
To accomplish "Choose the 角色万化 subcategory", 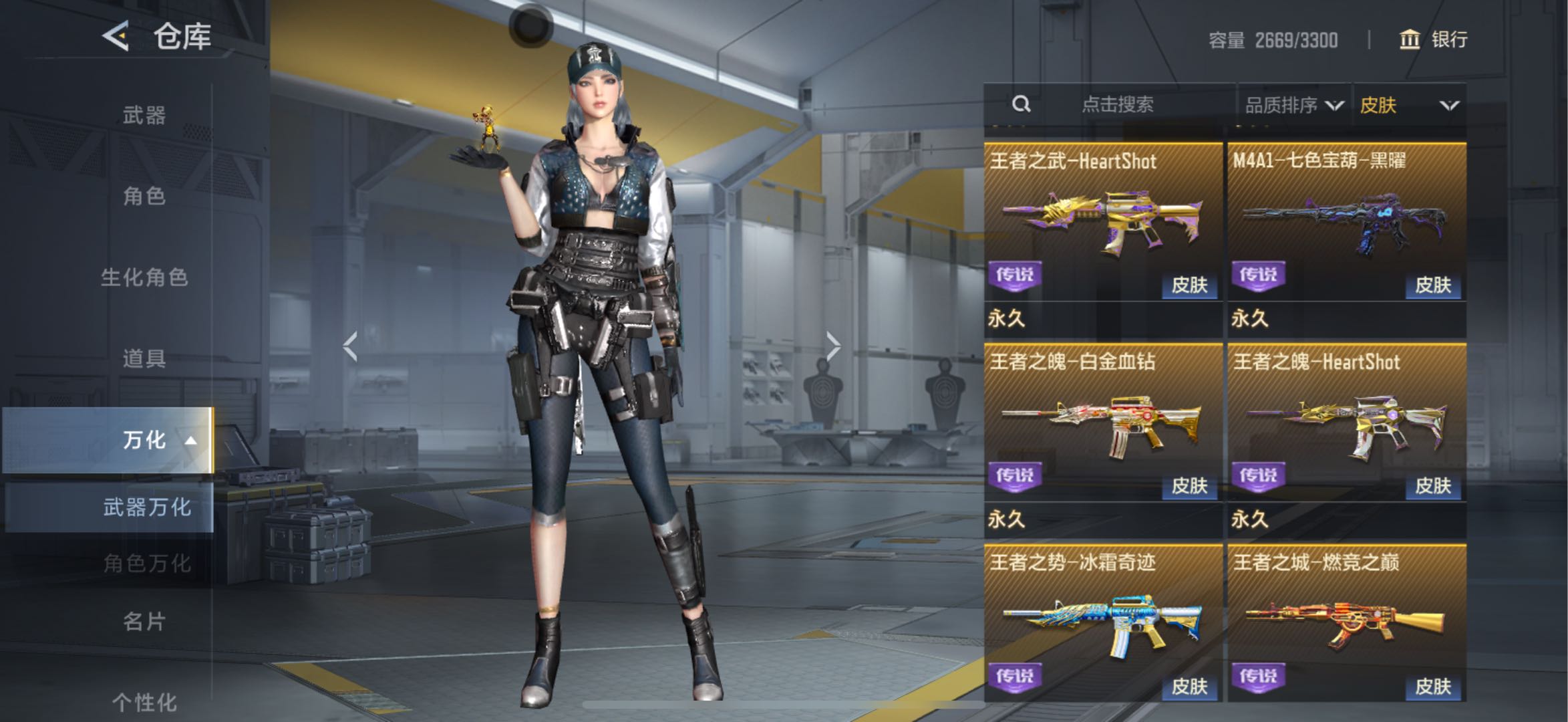I will (x=146, y=563).
